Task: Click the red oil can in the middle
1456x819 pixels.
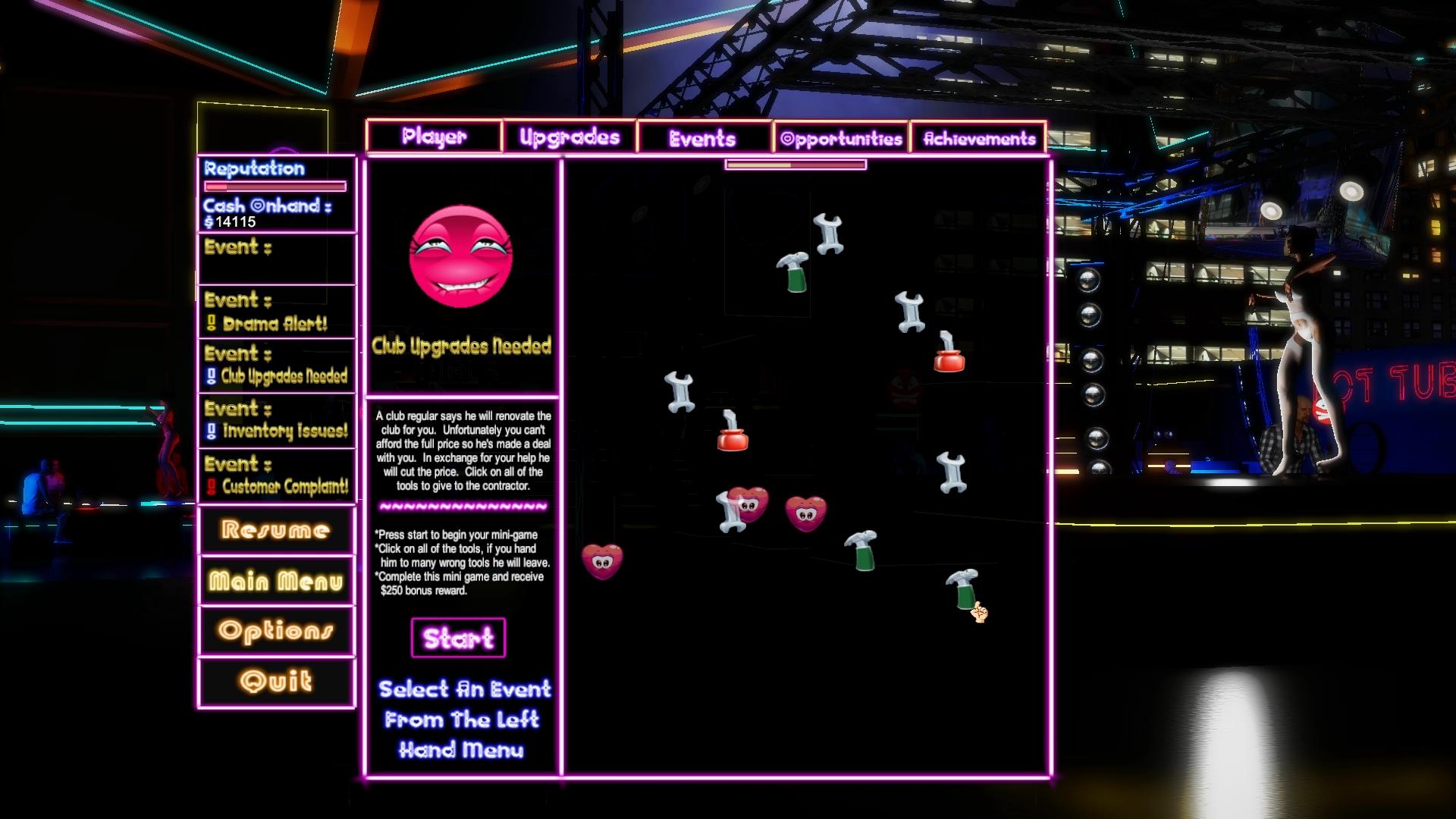Action: click(x=730, y=436)
